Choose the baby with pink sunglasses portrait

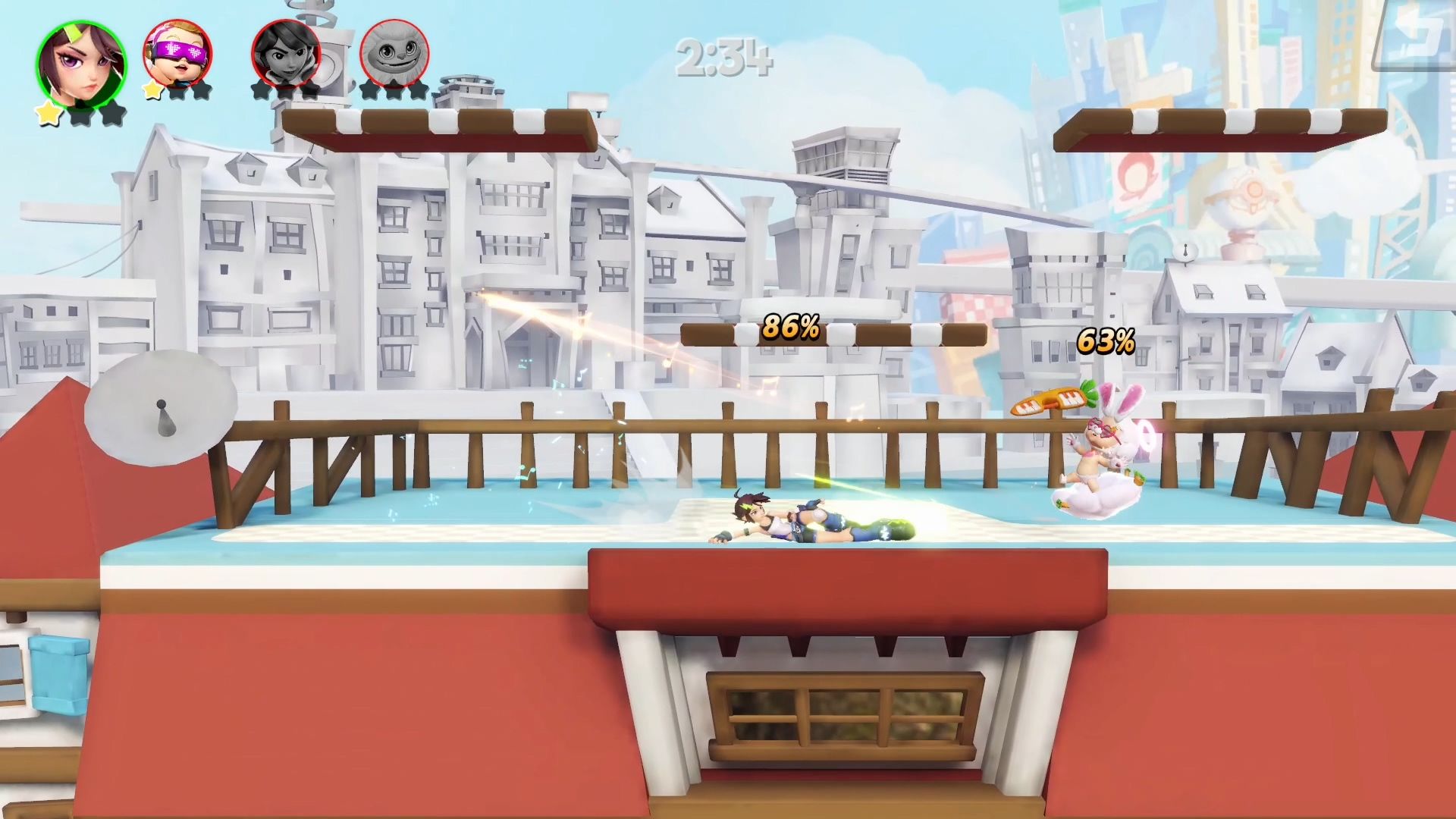click(177, 53)
